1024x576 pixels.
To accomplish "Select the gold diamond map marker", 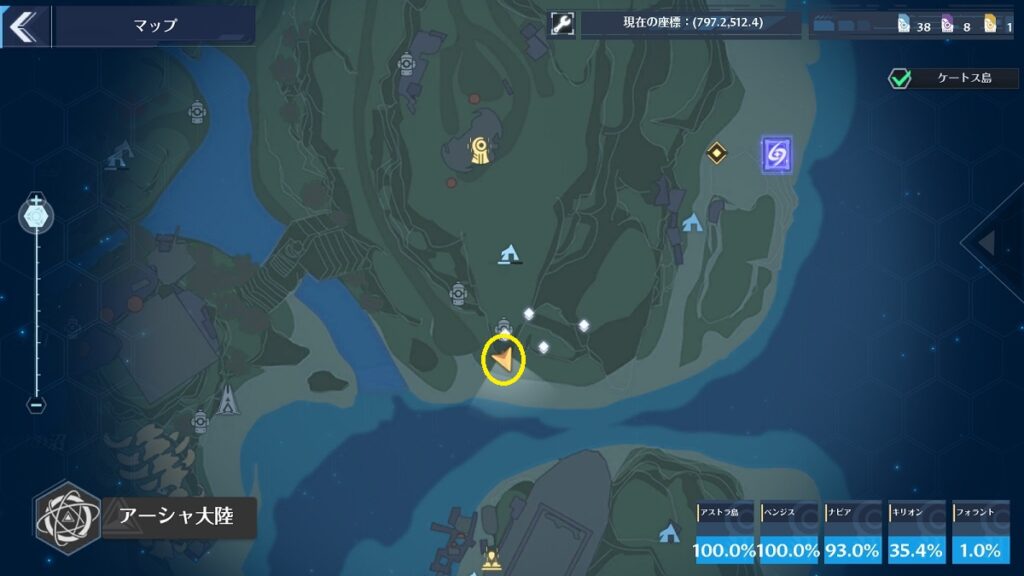I will [716, 153].
